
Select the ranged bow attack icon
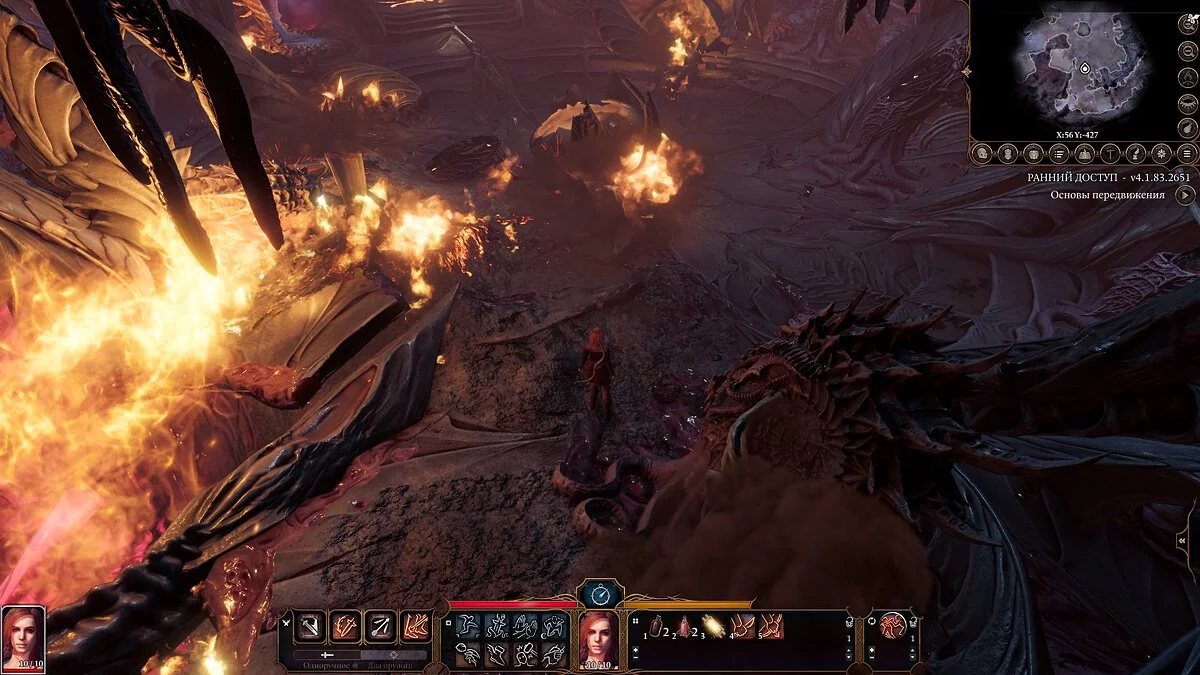click(x=379, y=626)
